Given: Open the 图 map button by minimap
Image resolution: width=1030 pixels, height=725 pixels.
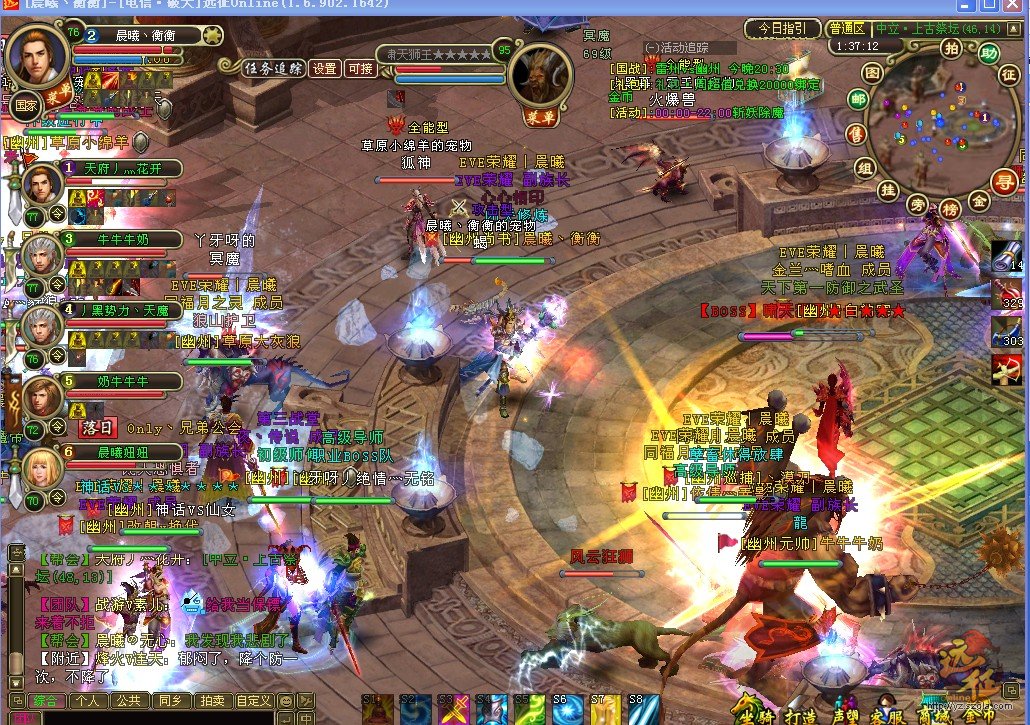Looking at the screenshot, I should point(873,73).
